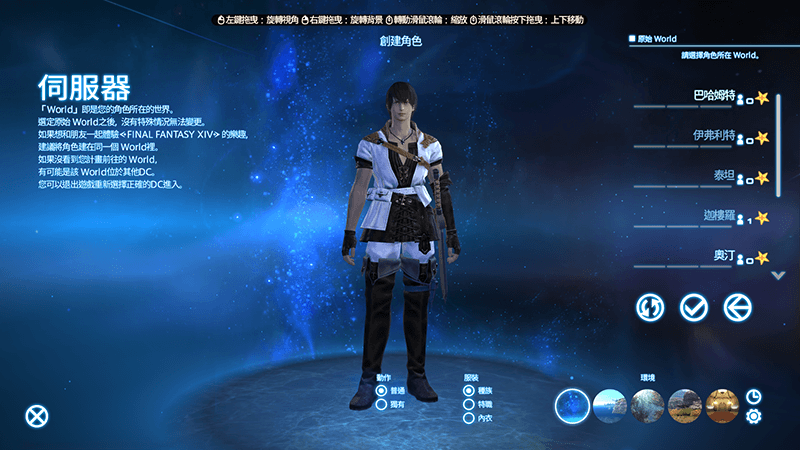This screenshot has width=800, height=450.
Task: Open the time-of-day clock icon
Action: [x=753, y=397]
